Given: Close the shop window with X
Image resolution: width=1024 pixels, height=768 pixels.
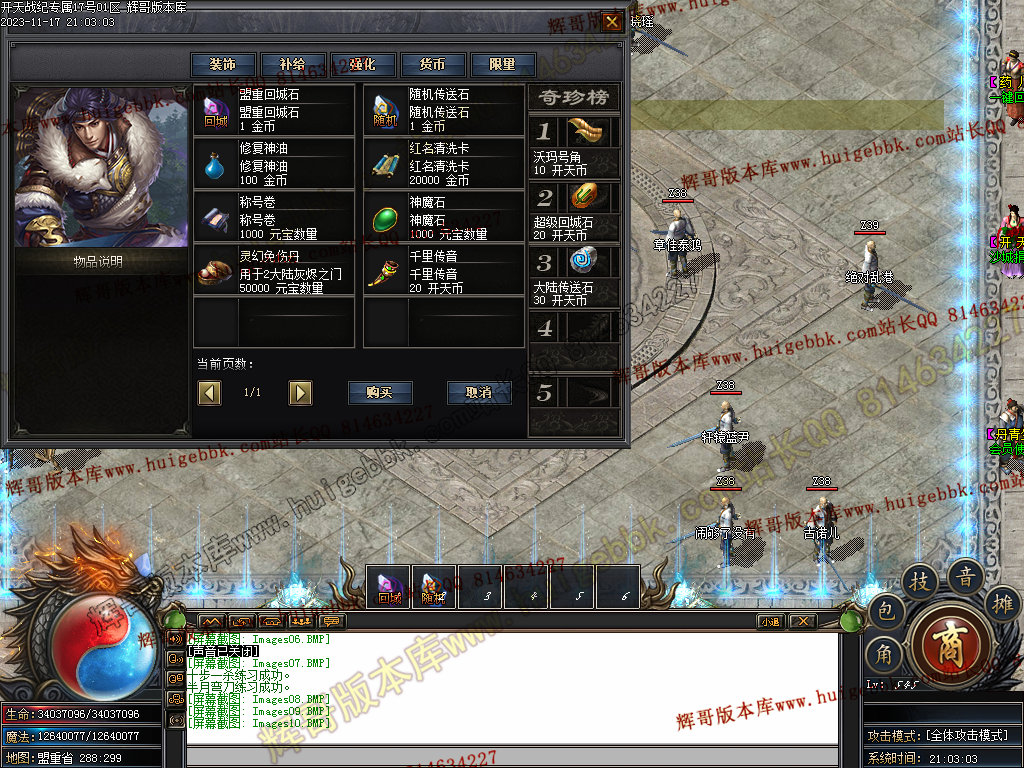Looking at the screenshot, I should (x=612, y=21).
